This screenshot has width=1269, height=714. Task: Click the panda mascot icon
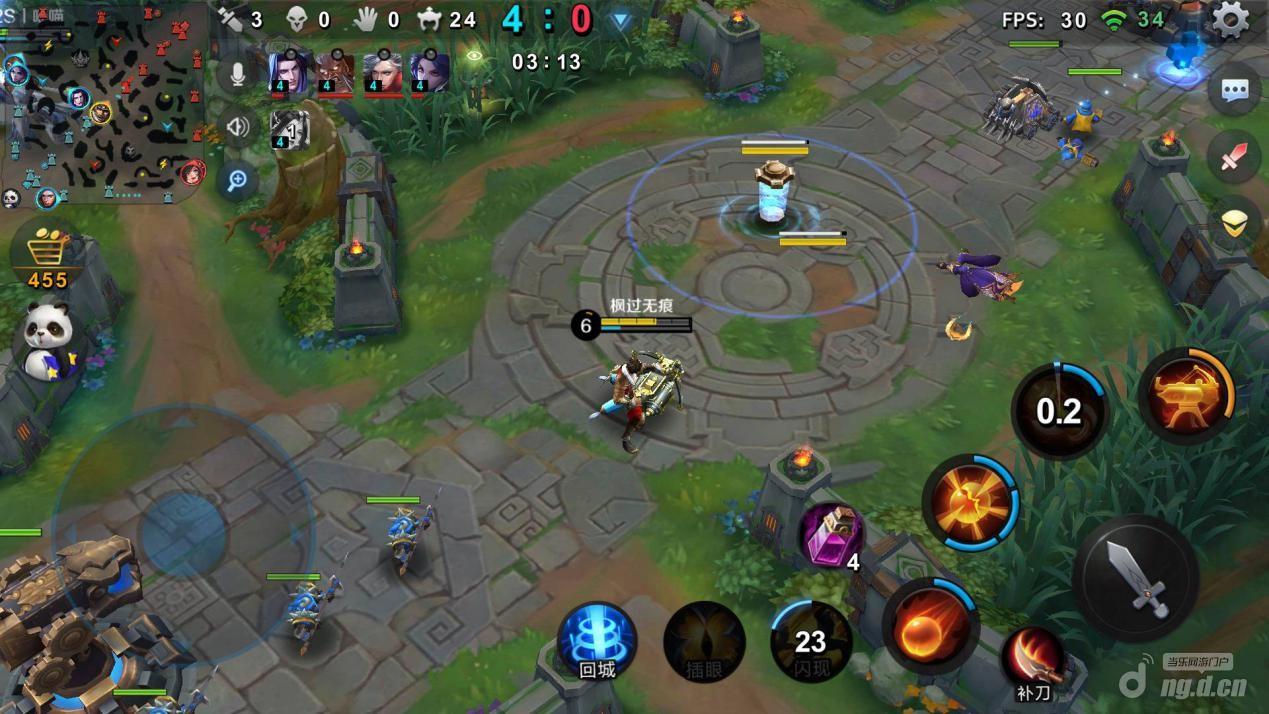[x=45, y=340]
